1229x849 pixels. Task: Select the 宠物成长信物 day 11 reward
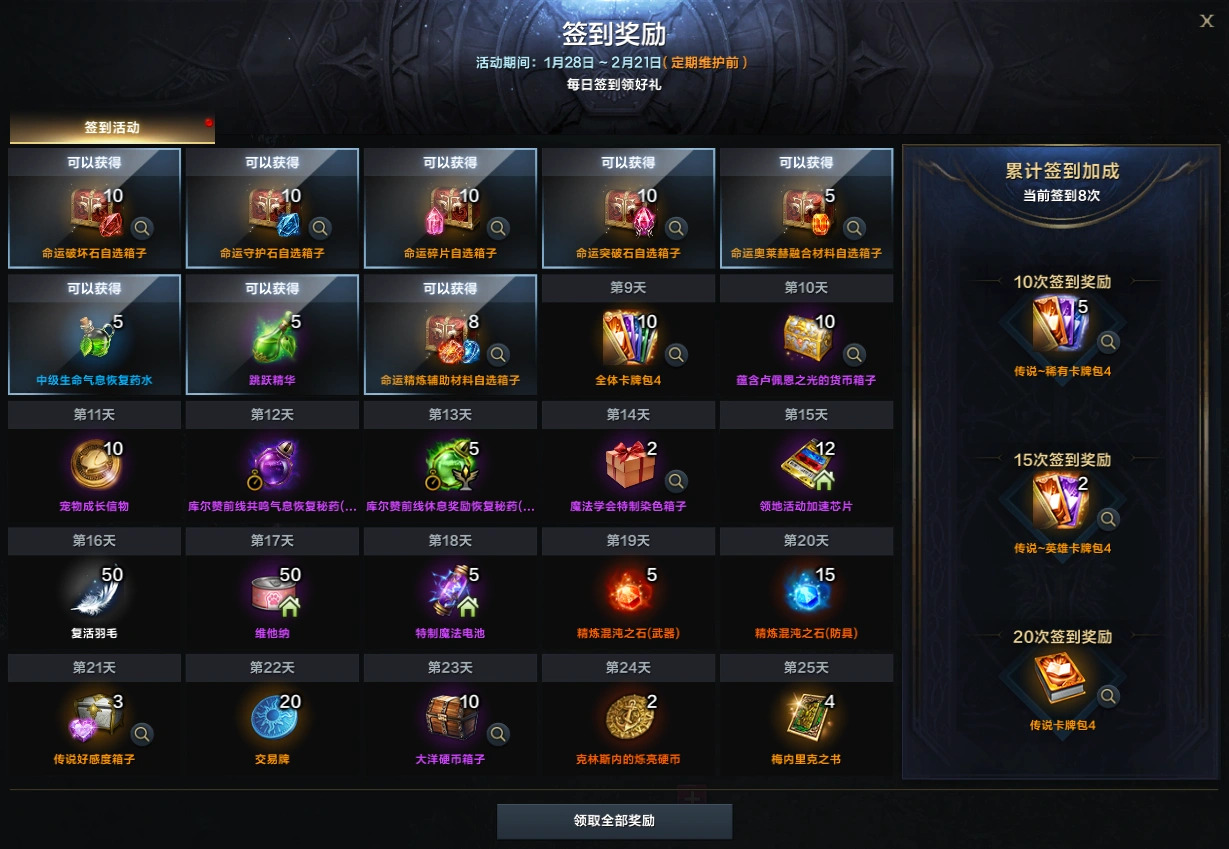92,463
